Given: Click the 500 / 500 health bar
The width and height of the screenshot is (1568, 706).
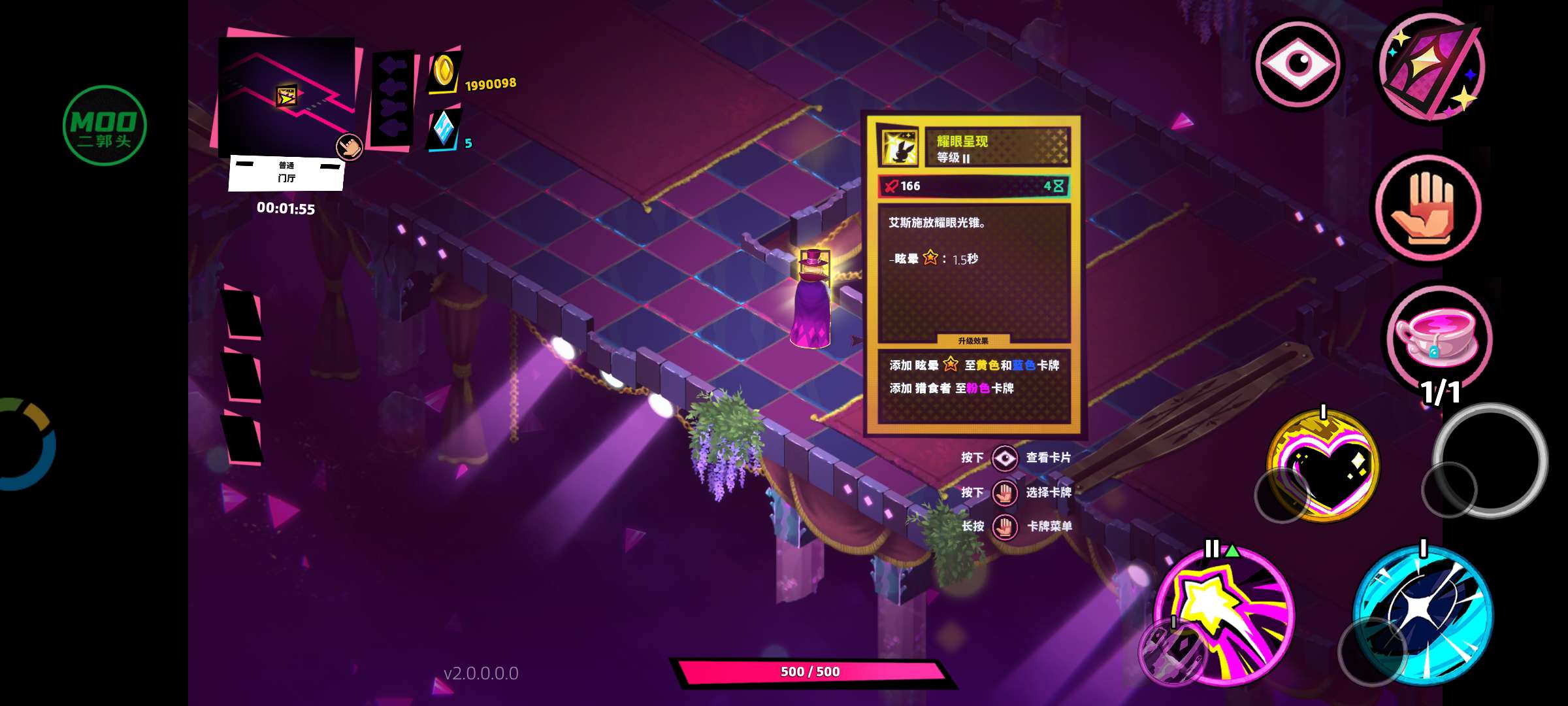Looking at the screenshot, I should pyautogui.click(x=810, y=671).
